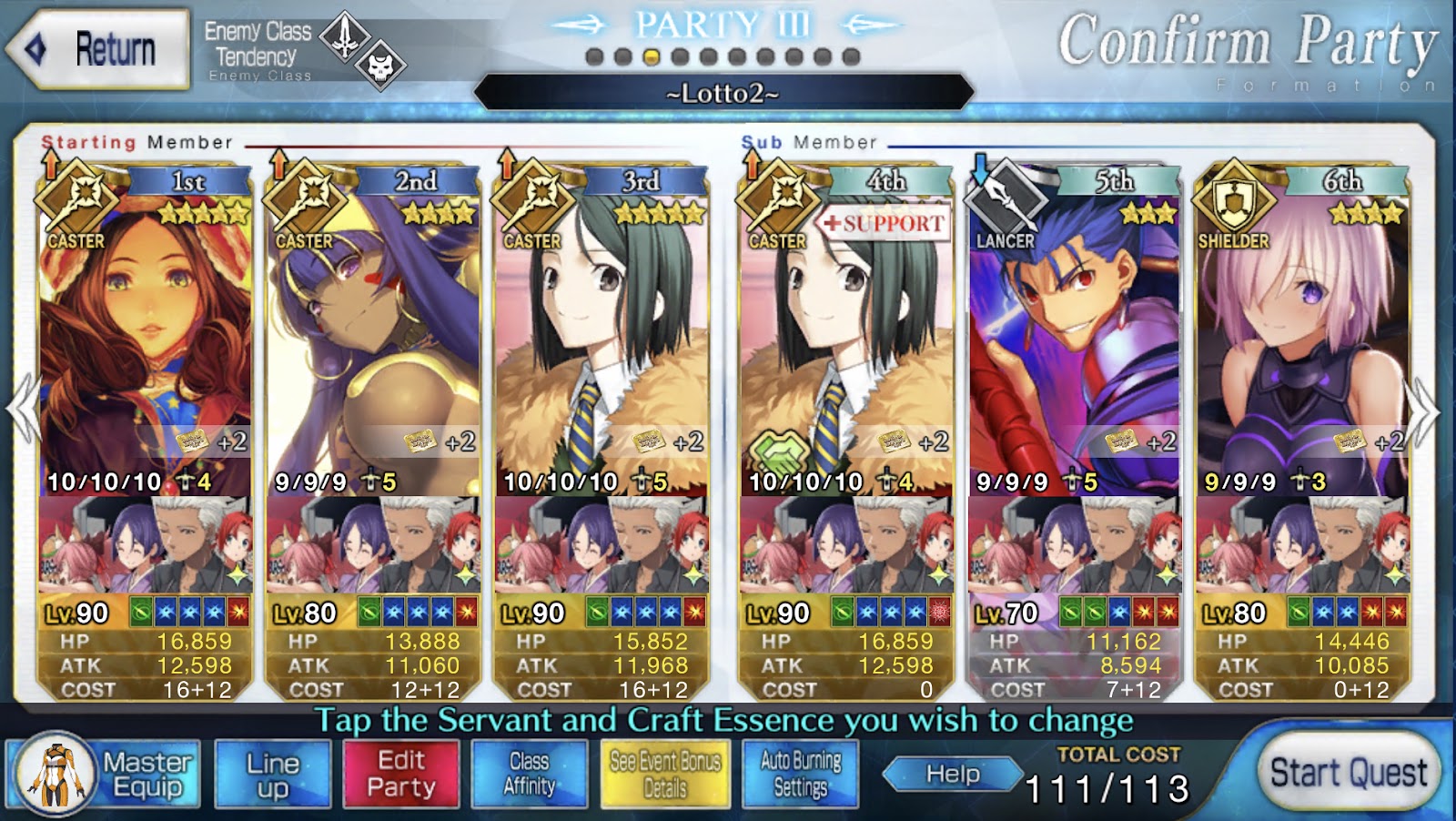Image resolution: width=1456 pixels, height=821 pixels.
Task: Open Master Equip
Action: 103,775
